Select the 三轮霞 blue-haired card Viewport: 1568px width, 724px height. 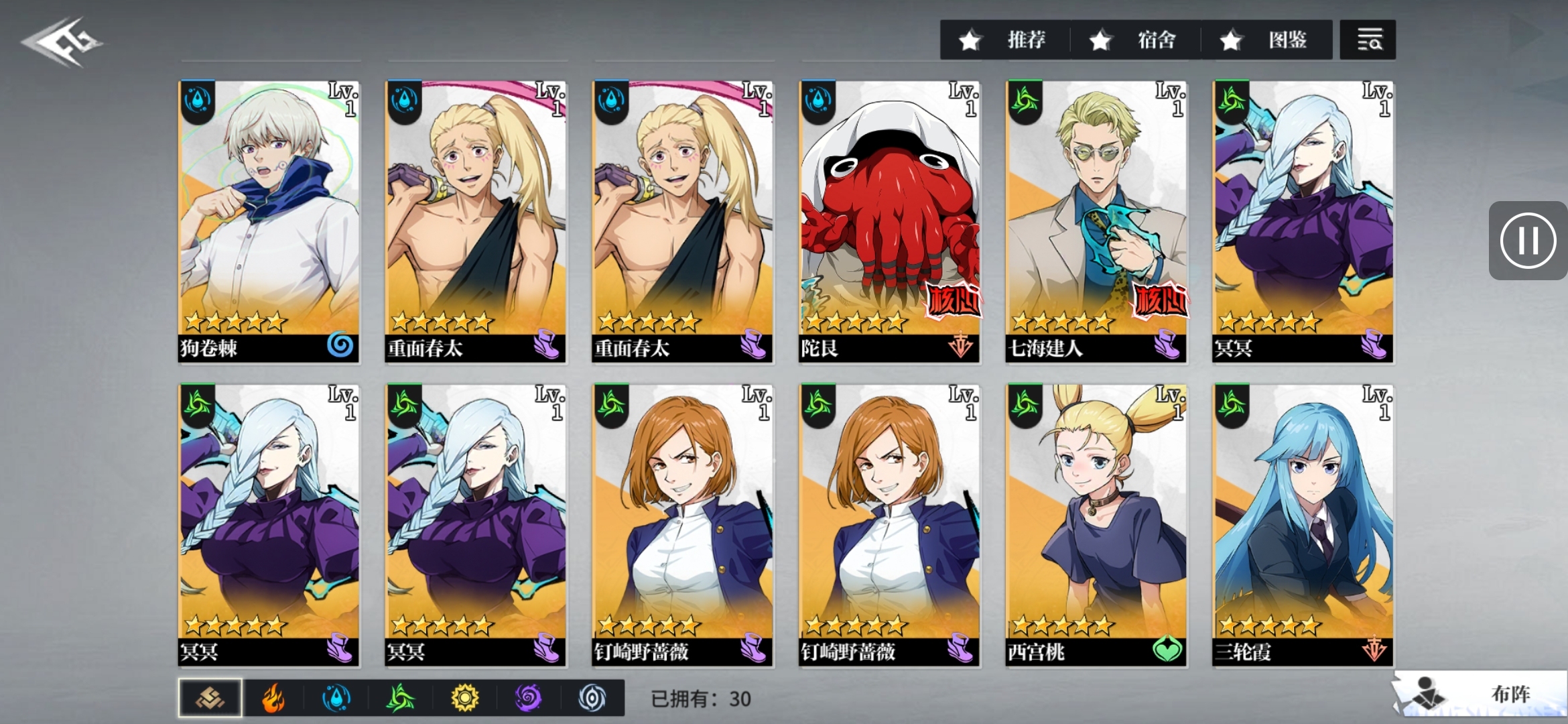point(1303,525)
